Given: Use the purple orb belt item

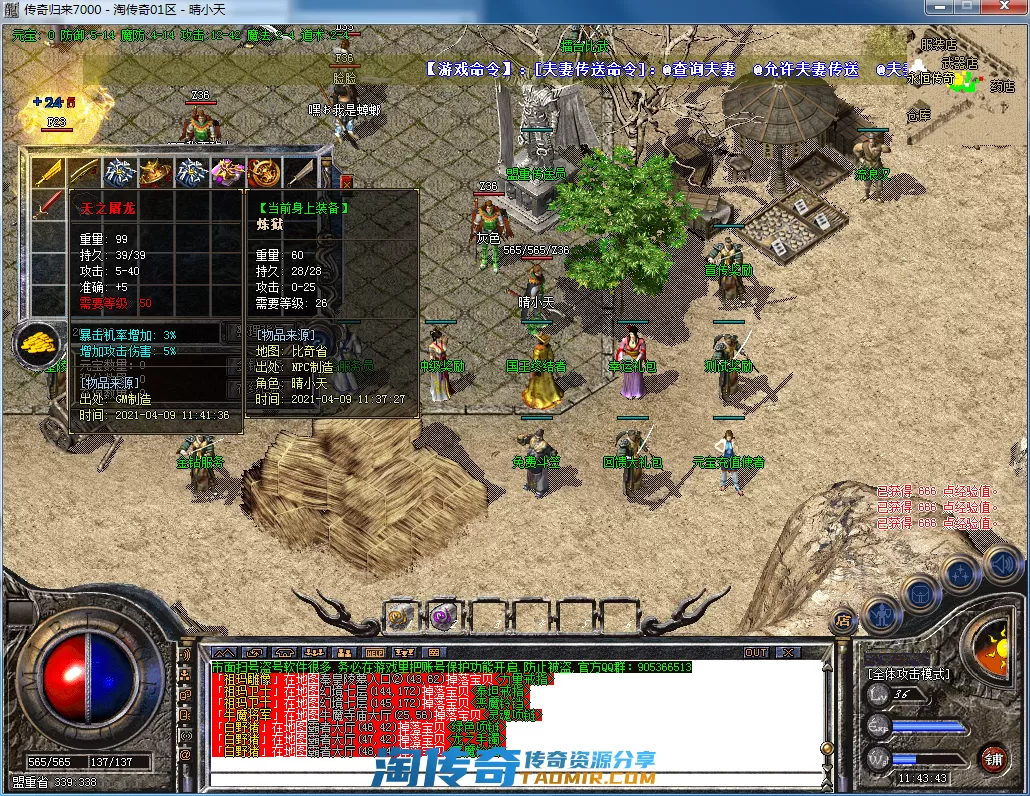Looking at the screenshot, I should [442, 615].
